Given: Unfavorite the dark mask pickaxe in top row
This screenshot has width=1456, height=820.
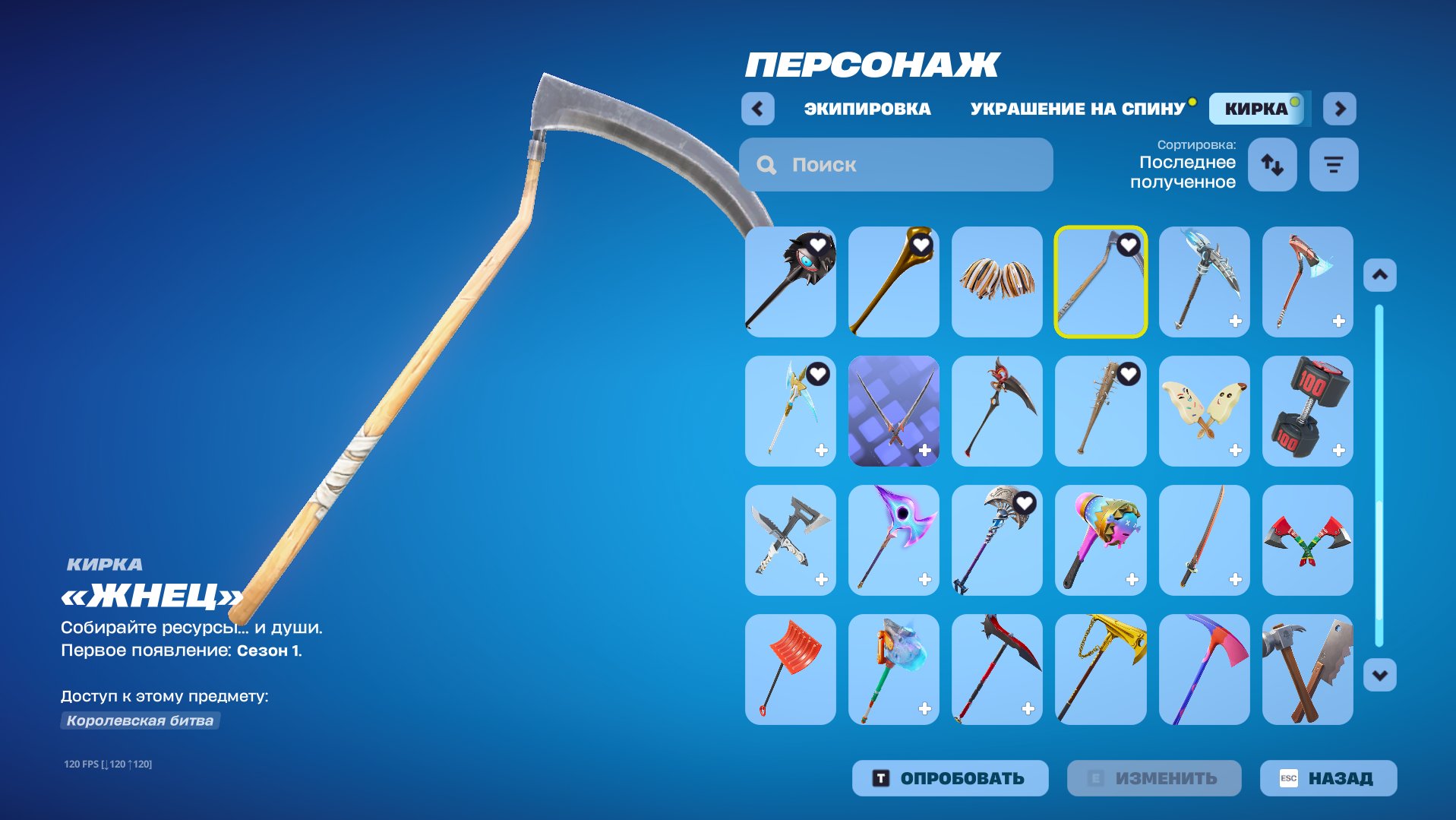Looking at the screenshot, I should [x=816, y=245].
